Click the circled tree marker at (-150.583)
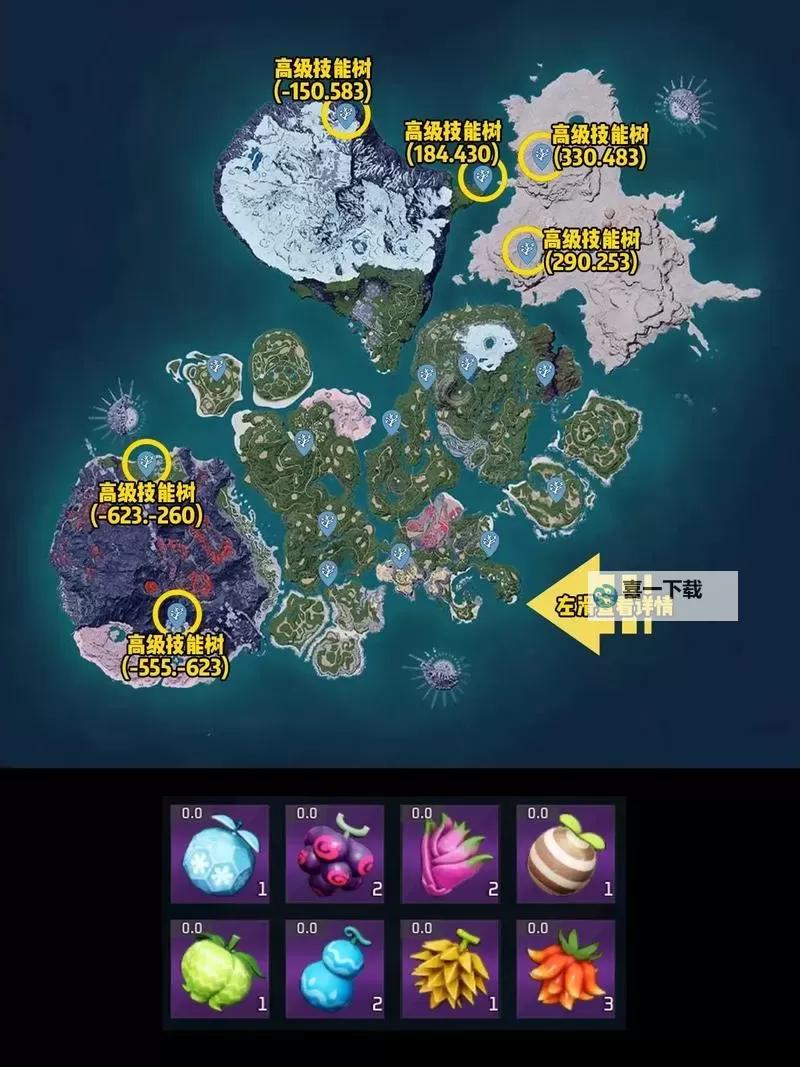 [346, 117]
